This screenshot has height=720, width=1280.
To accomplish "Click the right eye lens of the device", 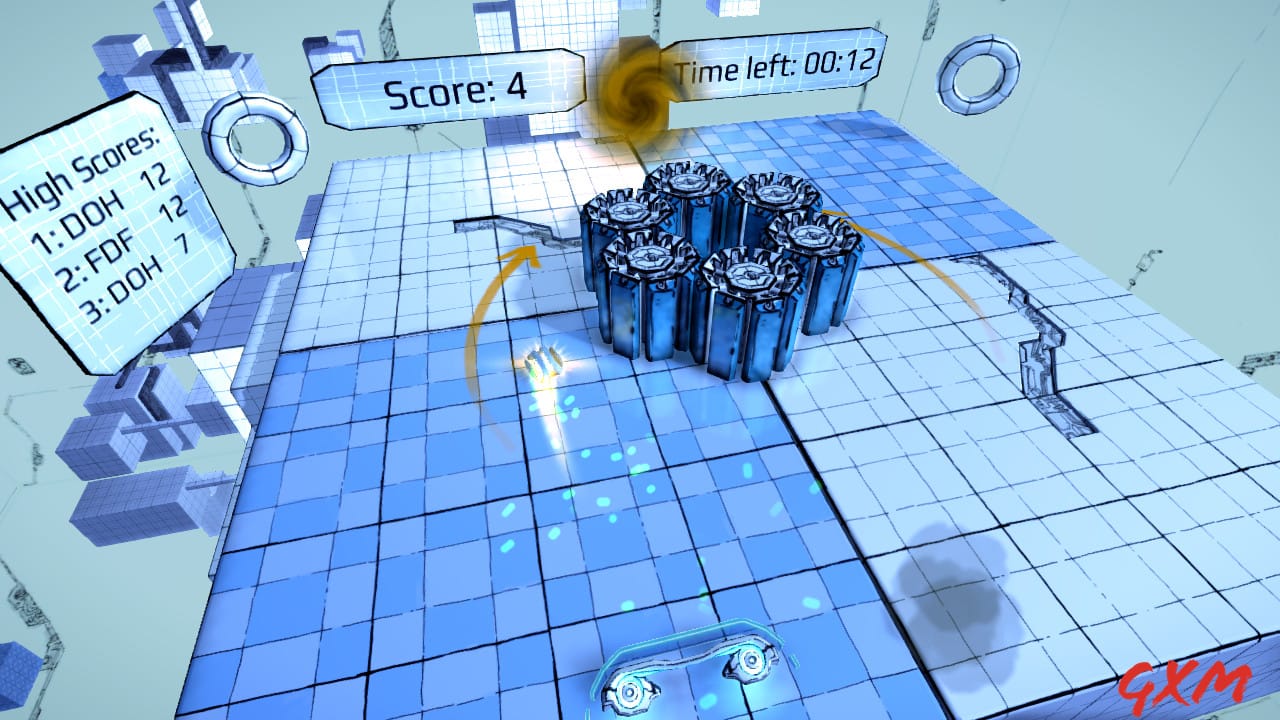I will [752, 658].
